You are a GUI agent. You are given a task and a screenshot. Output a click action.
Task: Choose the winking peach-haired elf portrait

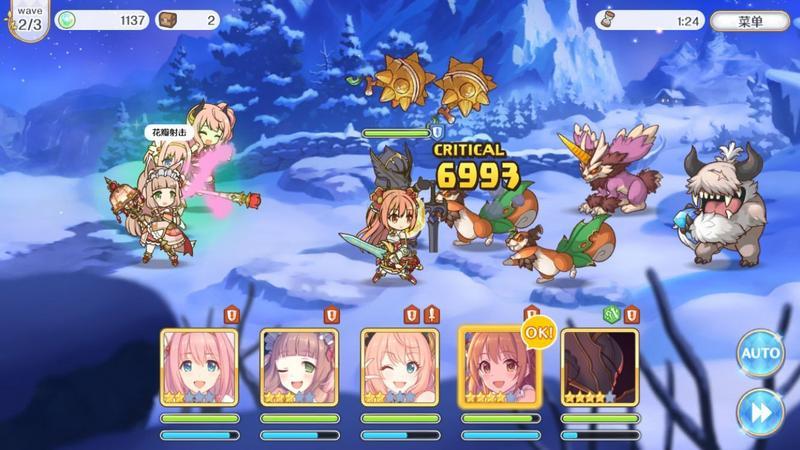tap(399, 364)
